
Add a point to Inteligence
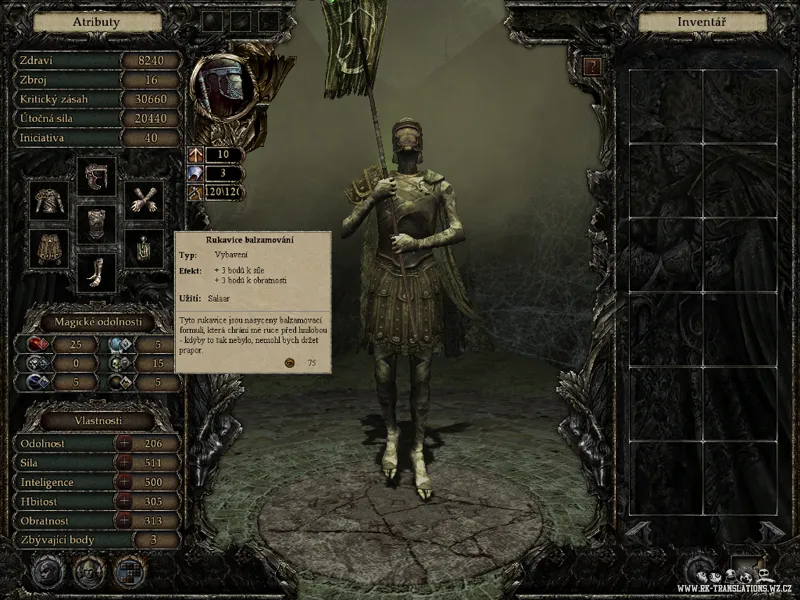(x=124, y=482)
